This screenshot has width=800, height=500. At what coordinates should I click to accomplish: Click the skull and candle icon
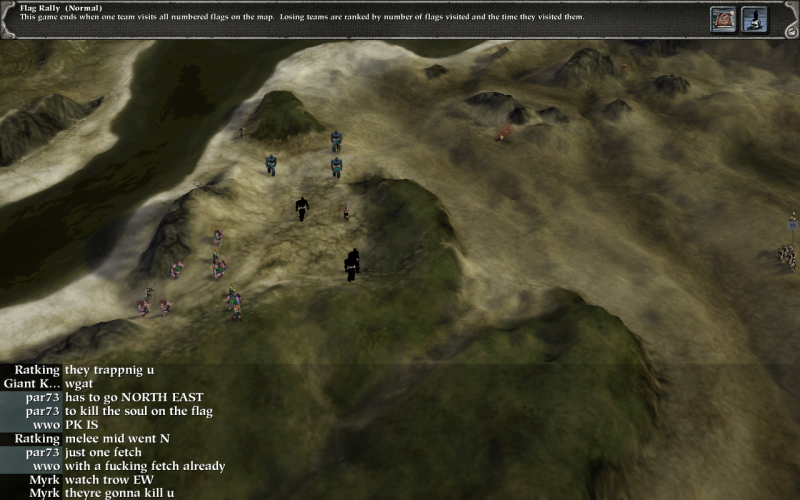point(753,18)
